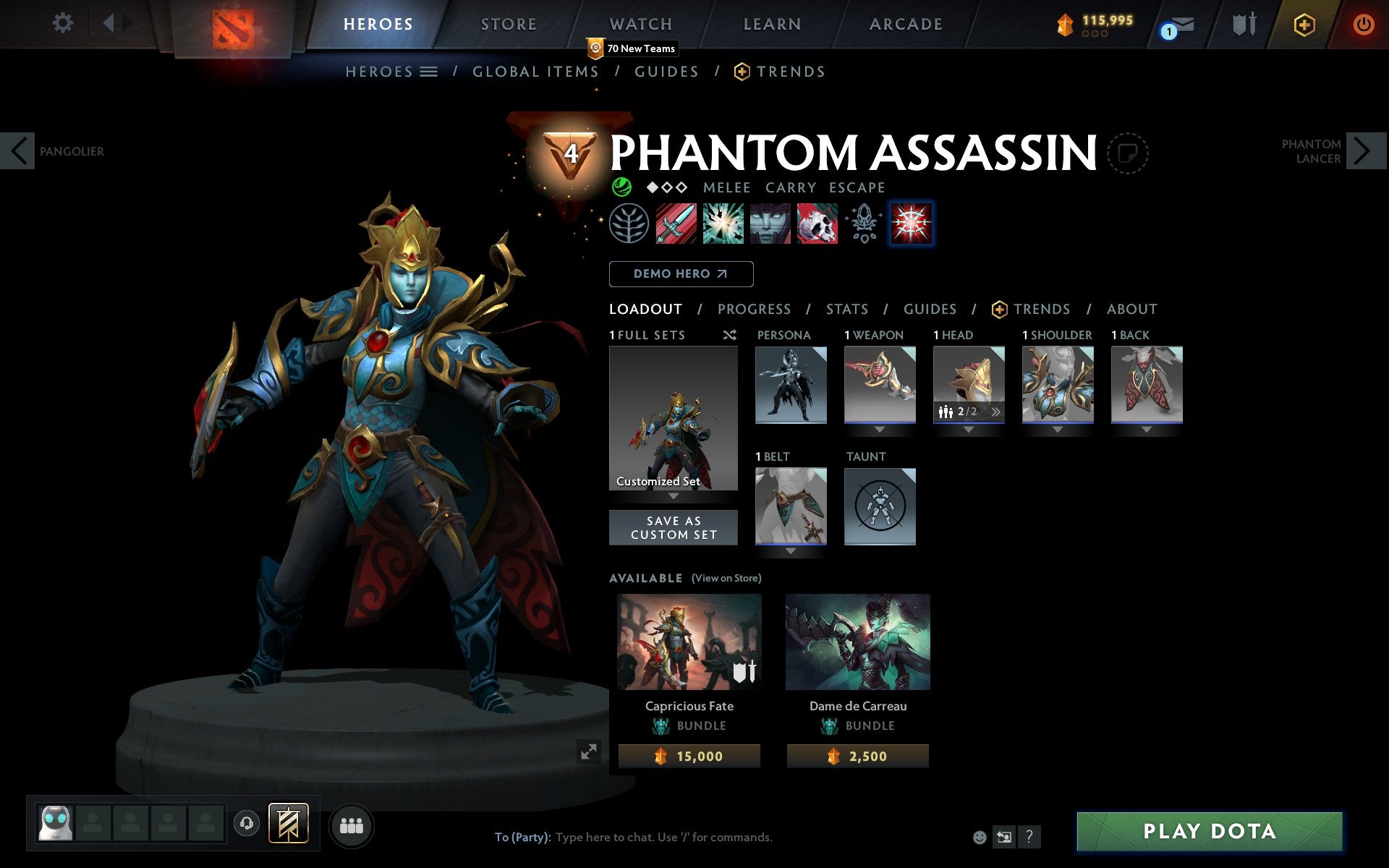The image size is (1389, 868).
Task: Select the highlighted Coup de Grace ultimate icon
Action: click(x=912, y=223)
